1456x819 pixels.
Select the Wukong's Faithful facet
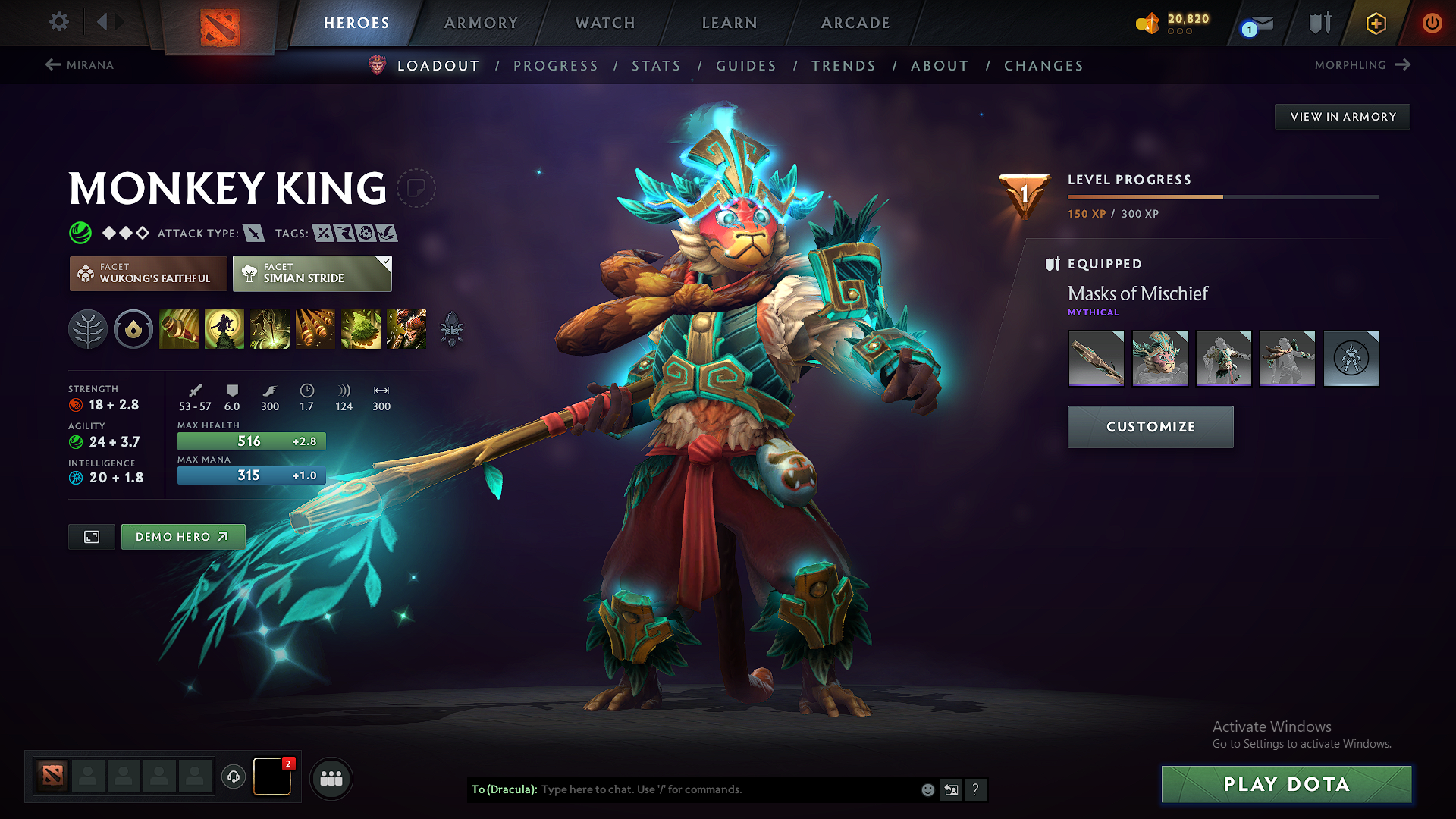[148, 274]
